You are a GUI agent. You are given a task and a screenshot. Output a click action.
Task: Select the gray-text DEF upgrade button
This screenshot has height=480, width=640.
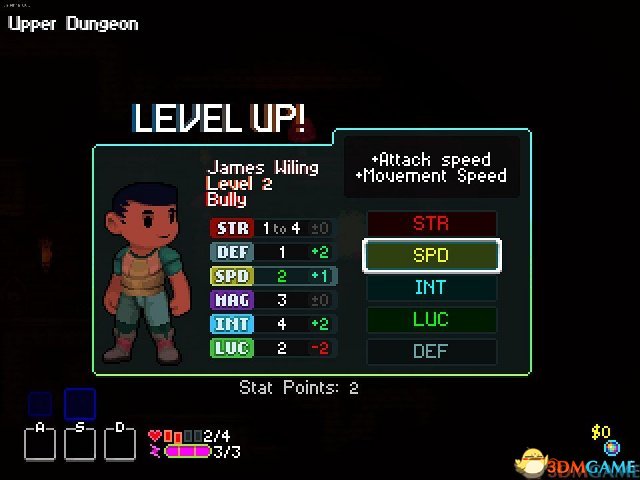click(x=431, y=351)
